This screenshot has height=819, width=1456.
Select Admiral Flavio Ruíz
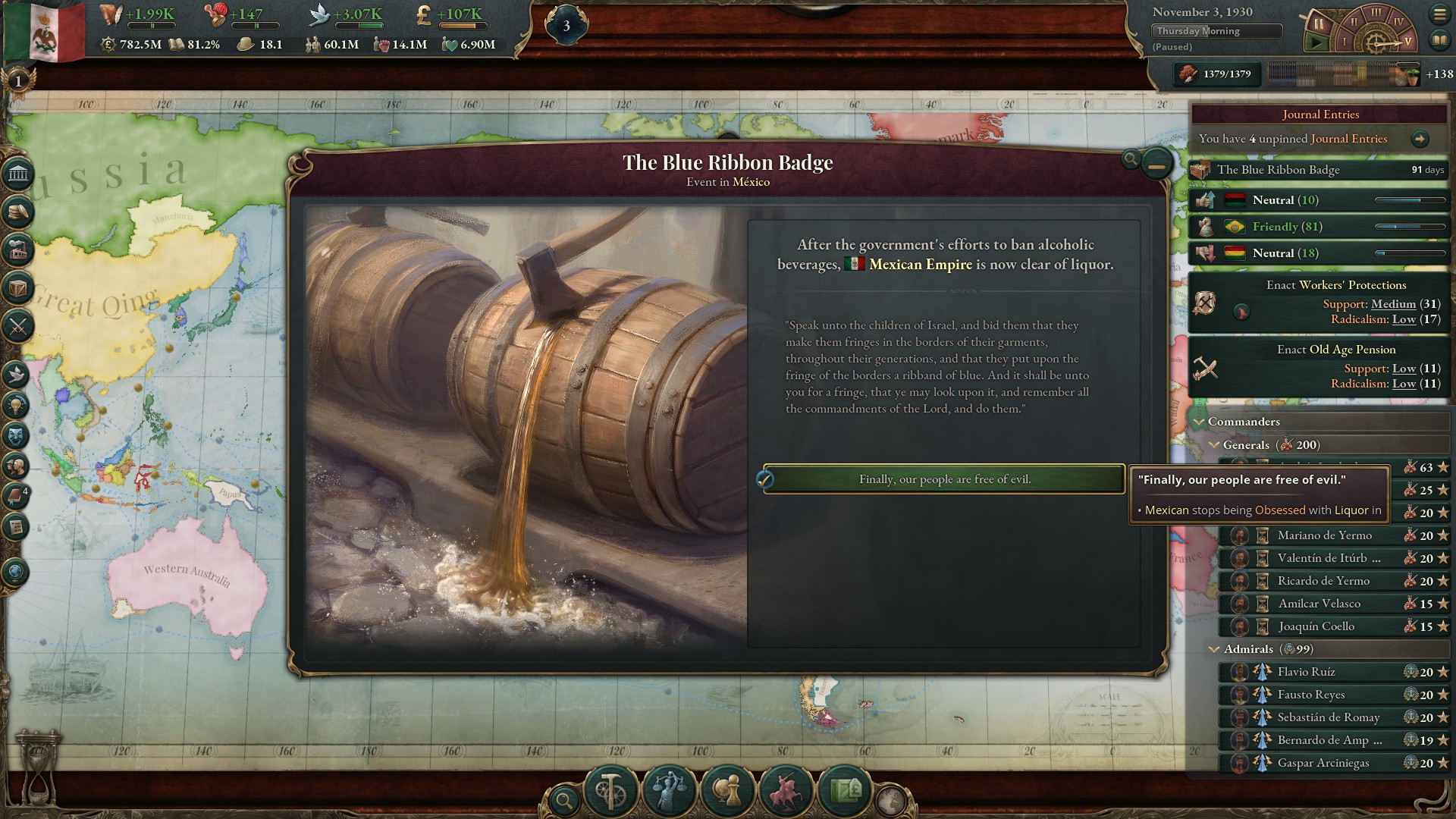[1306, 672]
